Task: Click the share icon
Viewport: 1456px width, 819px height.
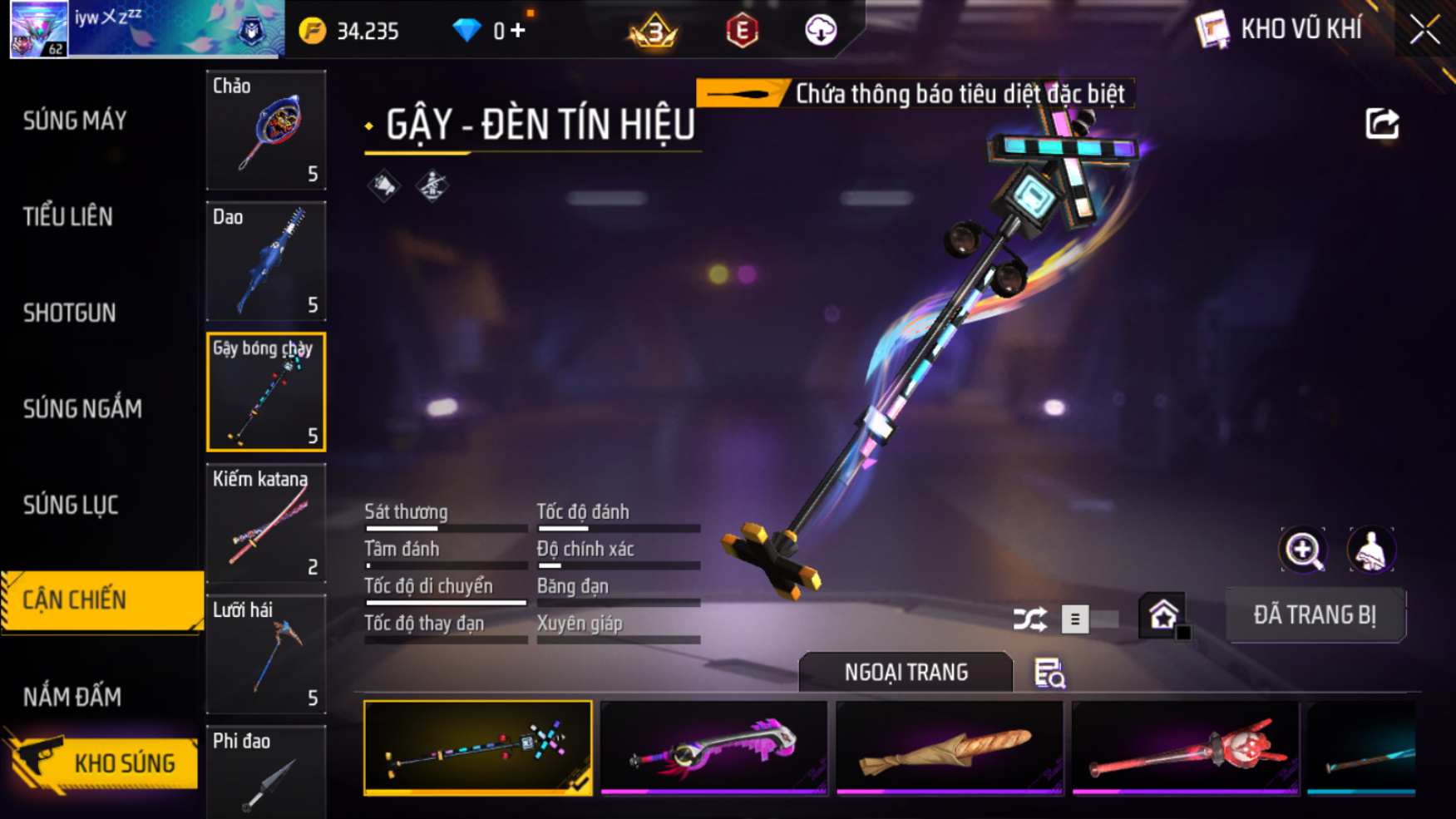Action: [x=1382, y=124]
